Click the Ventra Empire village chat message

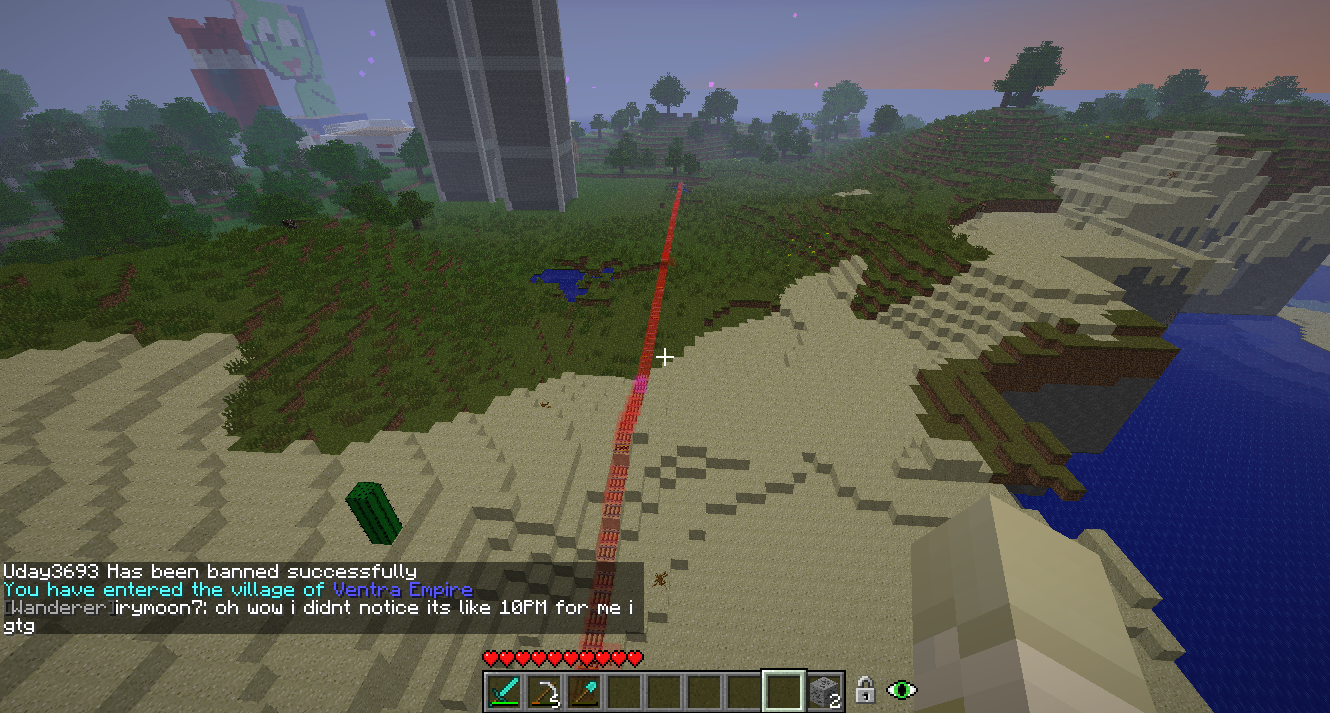238,590
